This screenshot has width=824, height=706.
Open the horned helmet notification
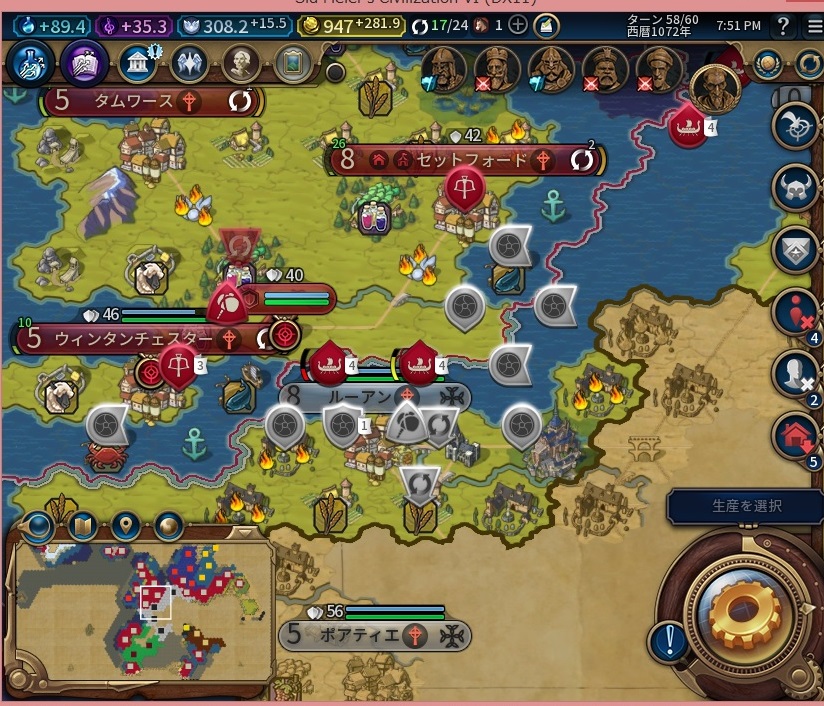tap(796, 187)
